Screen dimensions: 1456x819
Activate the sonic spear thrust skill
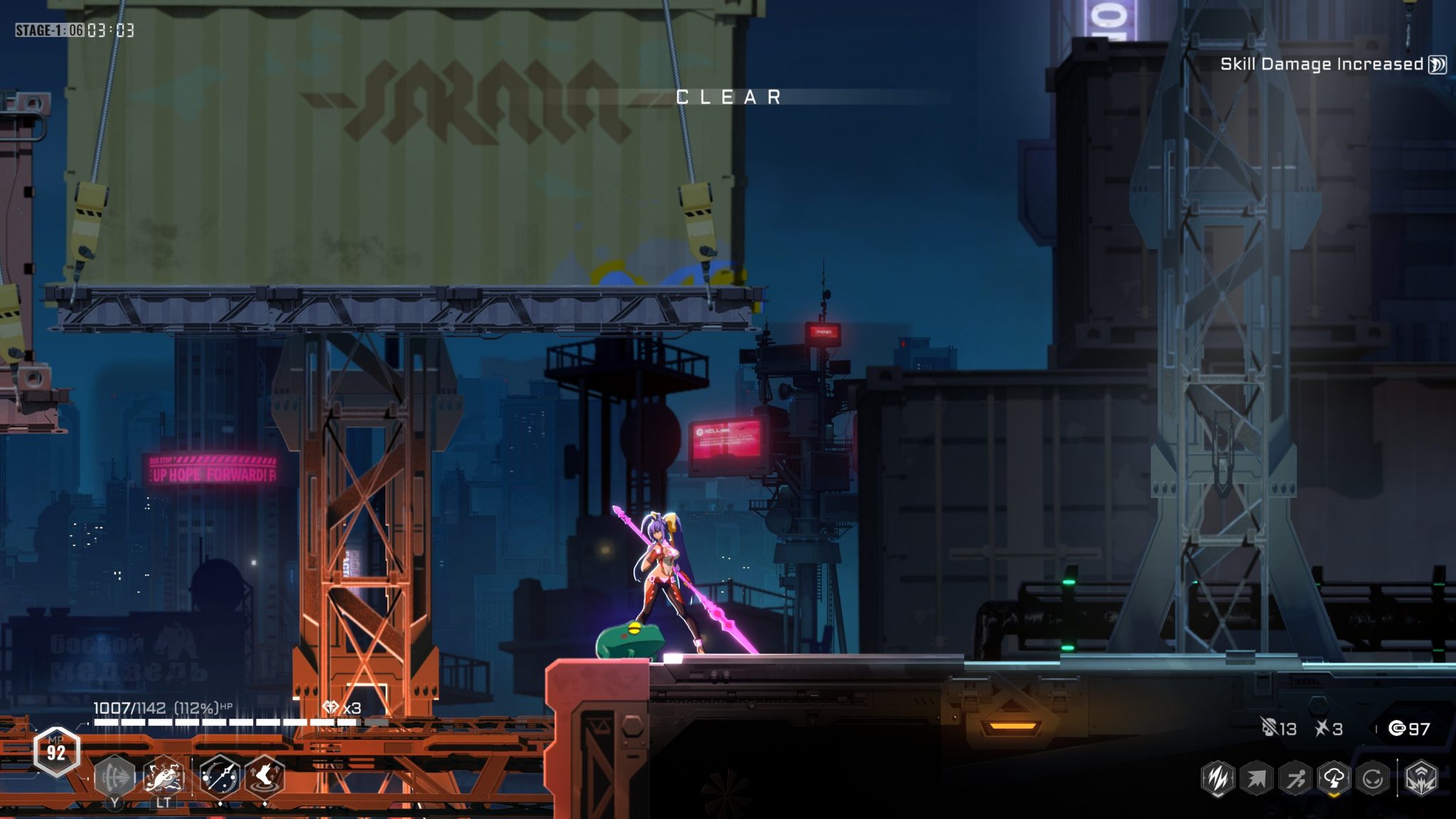[114, 776]
